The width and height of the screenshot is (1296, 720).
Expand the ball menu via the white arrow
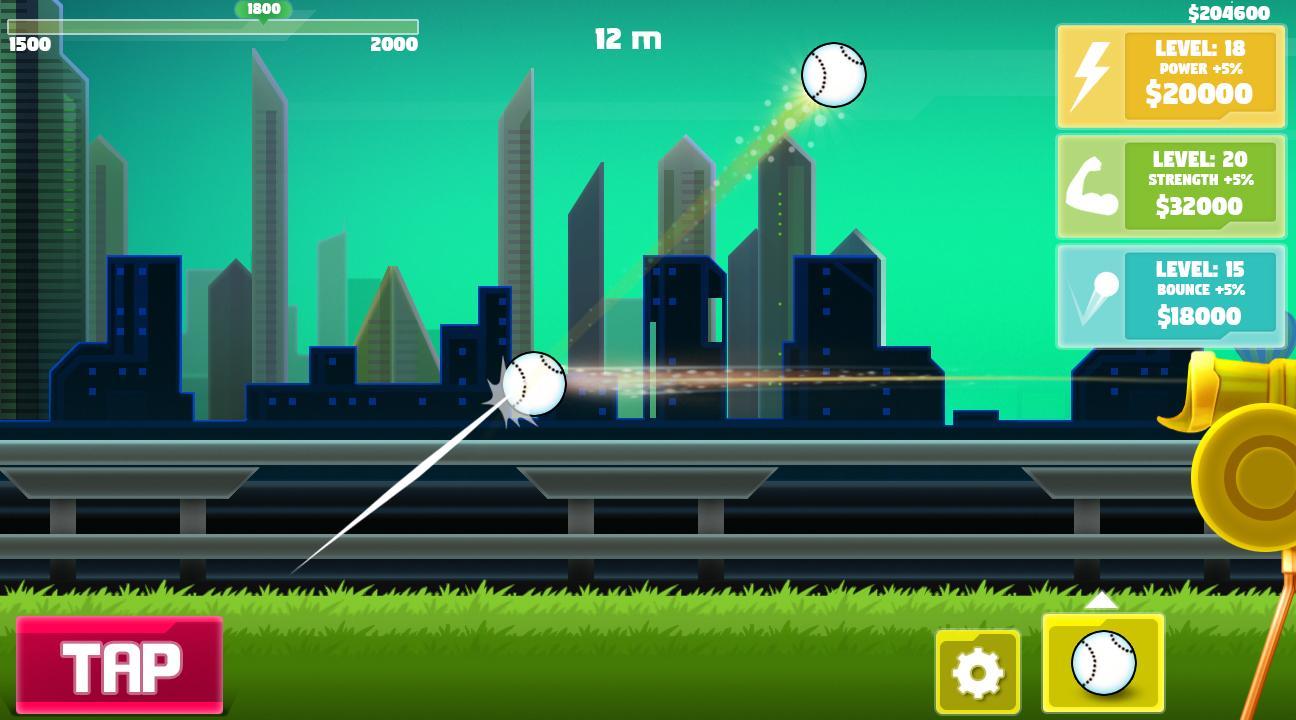point(1103,602)
